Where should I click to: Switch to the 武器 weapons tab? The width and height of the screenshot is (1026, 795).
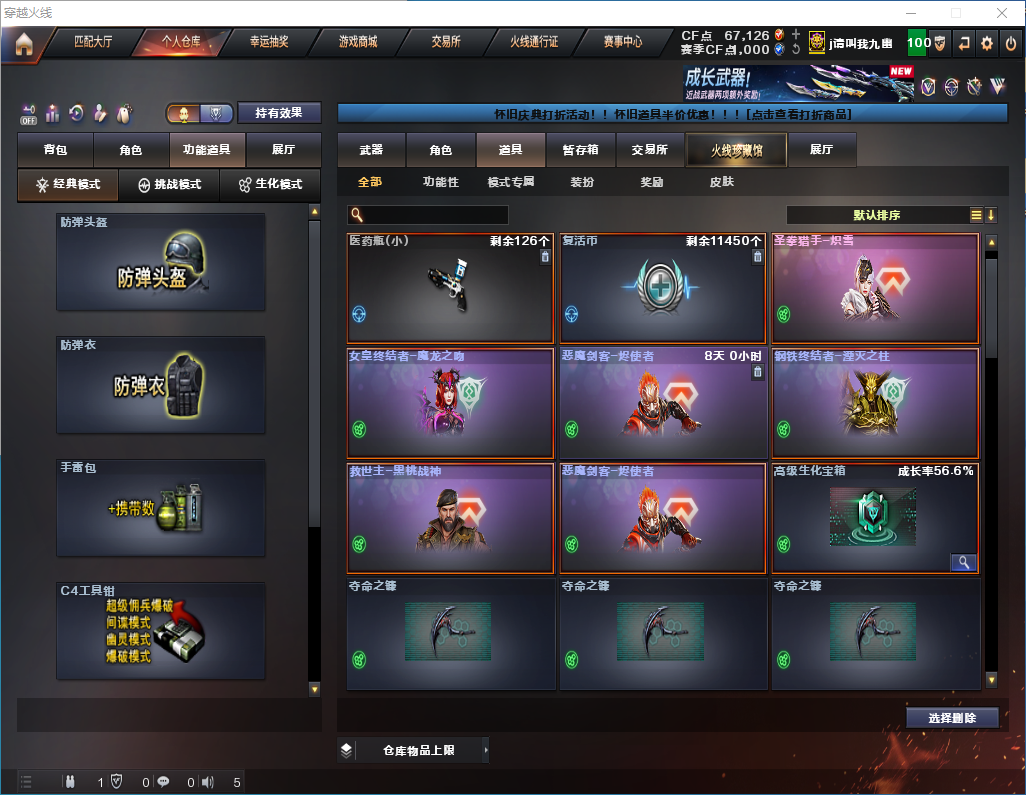click(371, 150)
